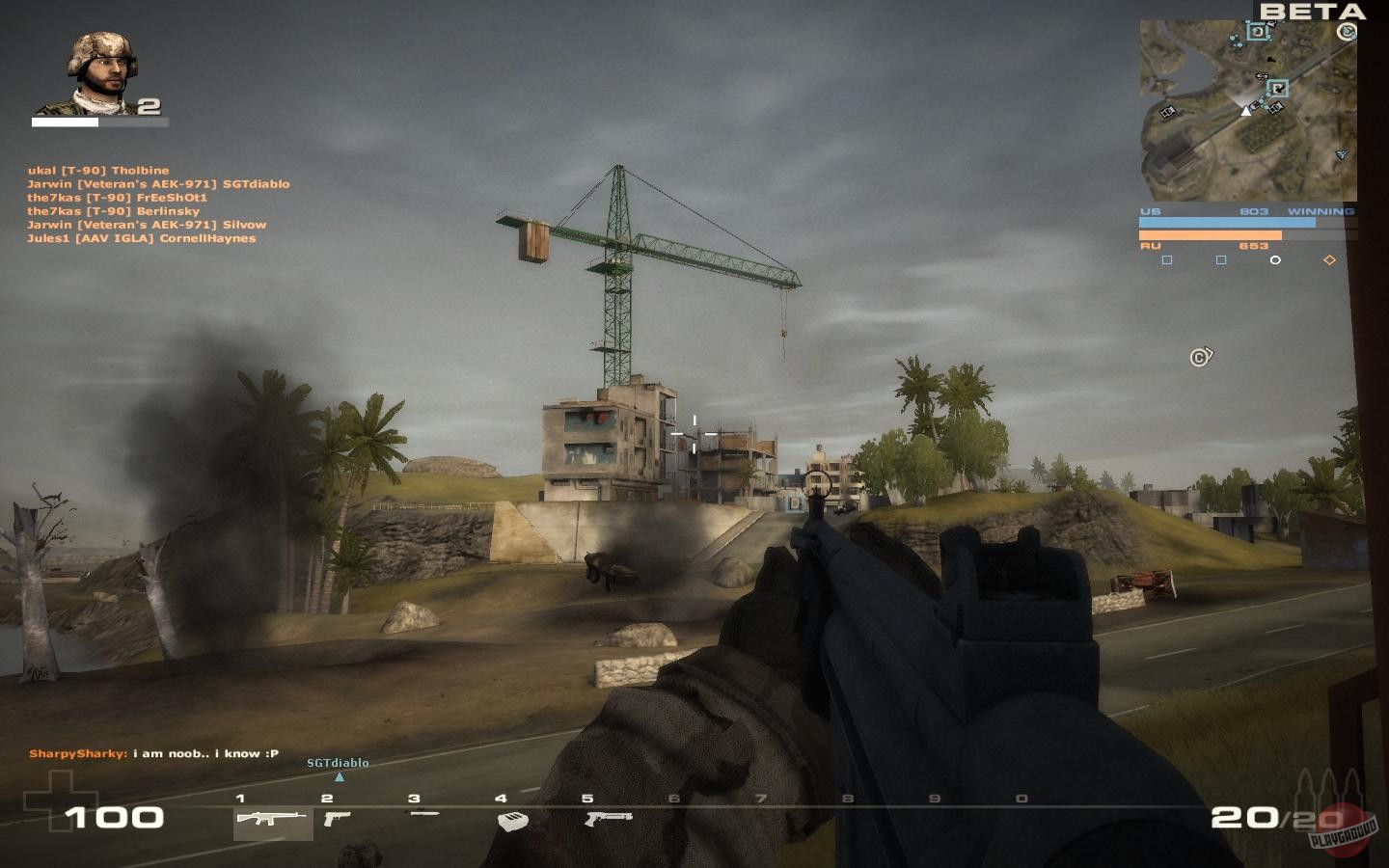Screen dimensions: 1389x868
Task: Click the WINNING label next to US score
Action: point(1322,210)
